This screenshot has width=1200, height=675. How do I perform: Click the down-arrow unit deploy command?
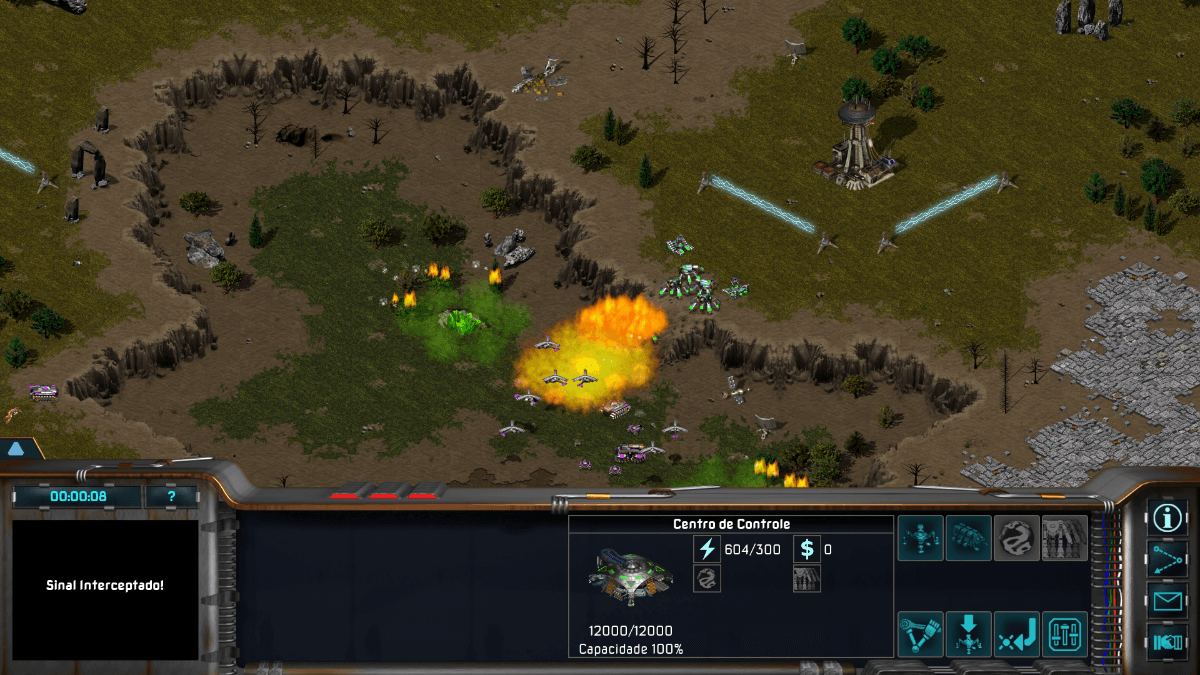(x=969, y=634)
